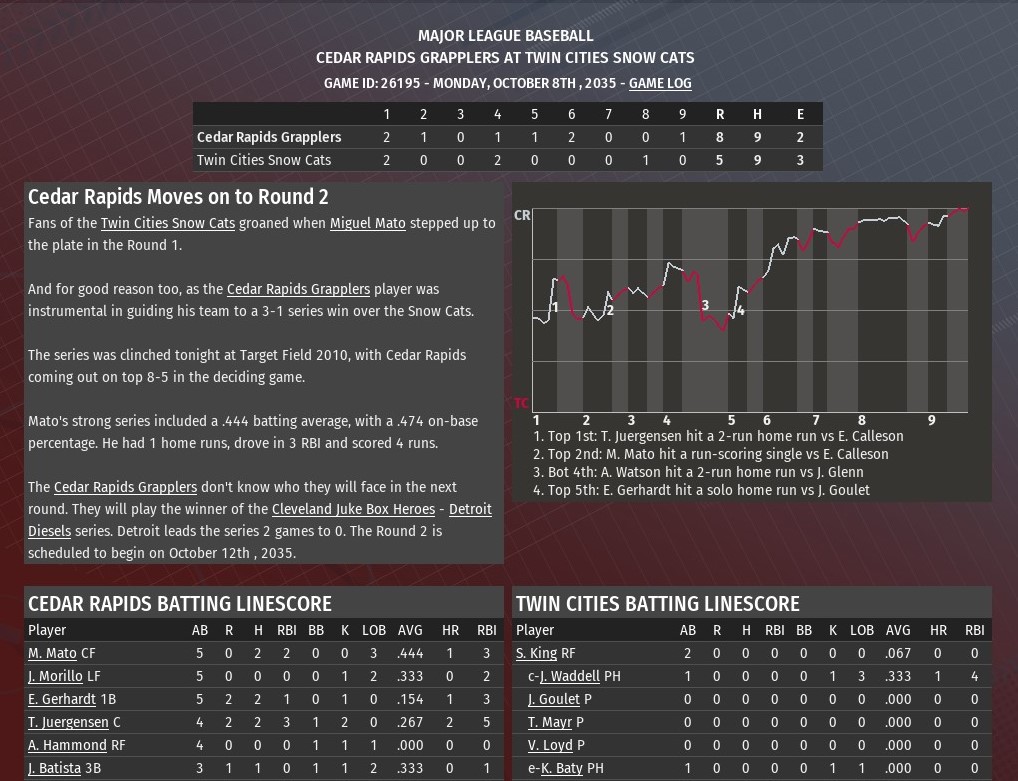The image size is (1018, 781).
Task: Open K. Baty's player link
Action: 561,768
